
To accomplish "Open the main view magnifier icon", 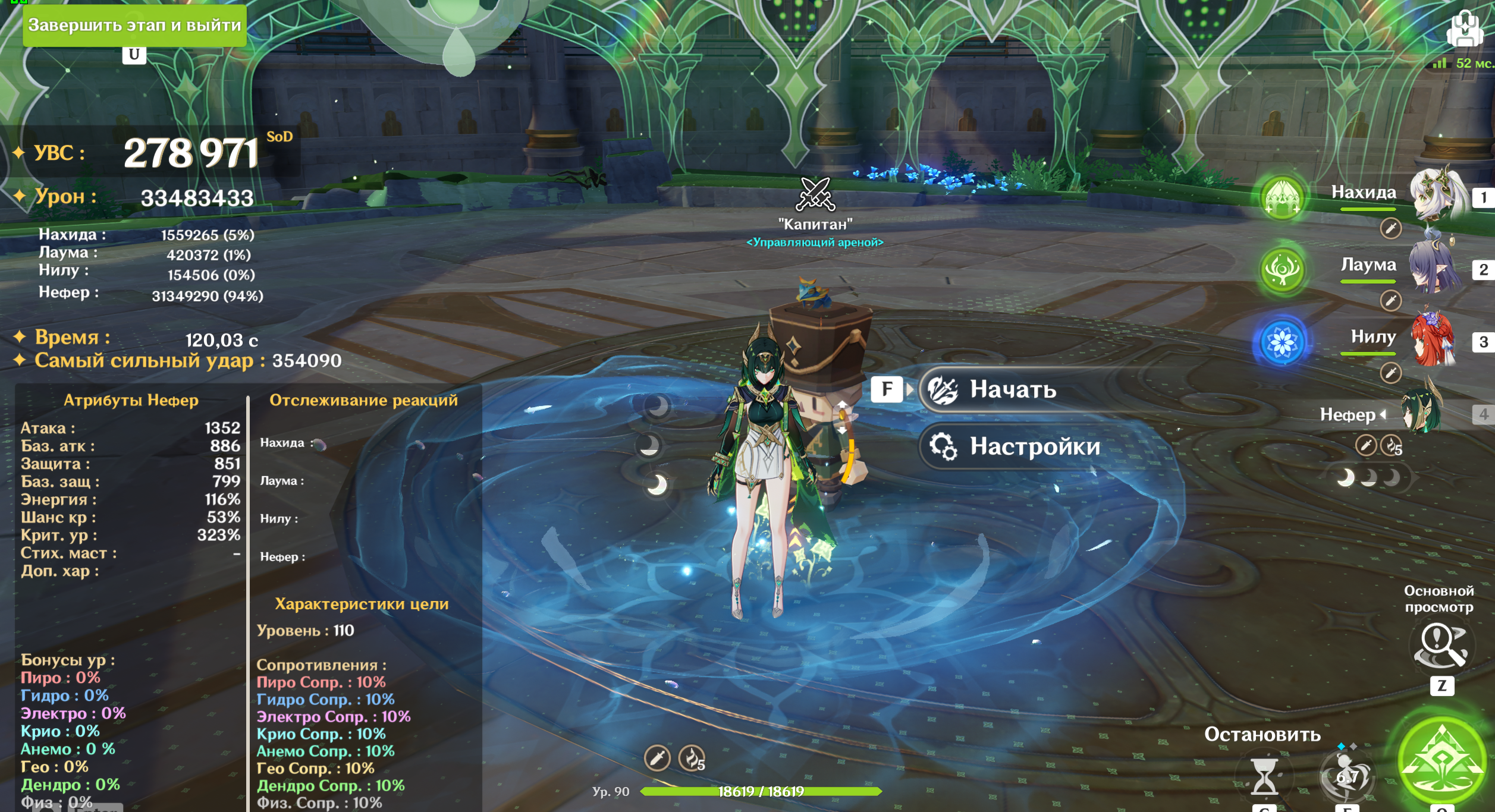I will tap(1440, 646).
